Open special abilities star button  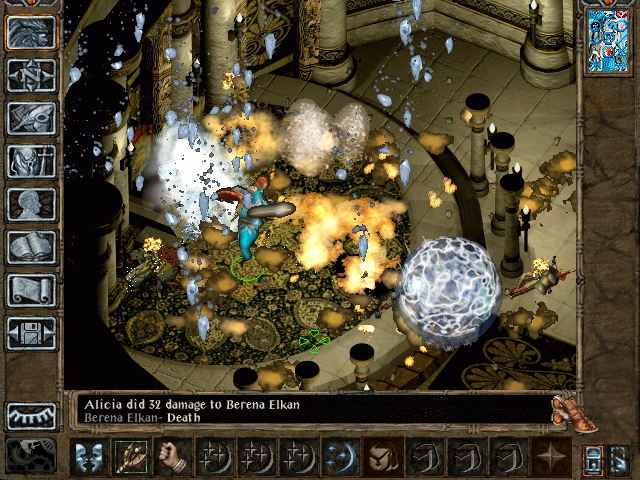point(549,457)
